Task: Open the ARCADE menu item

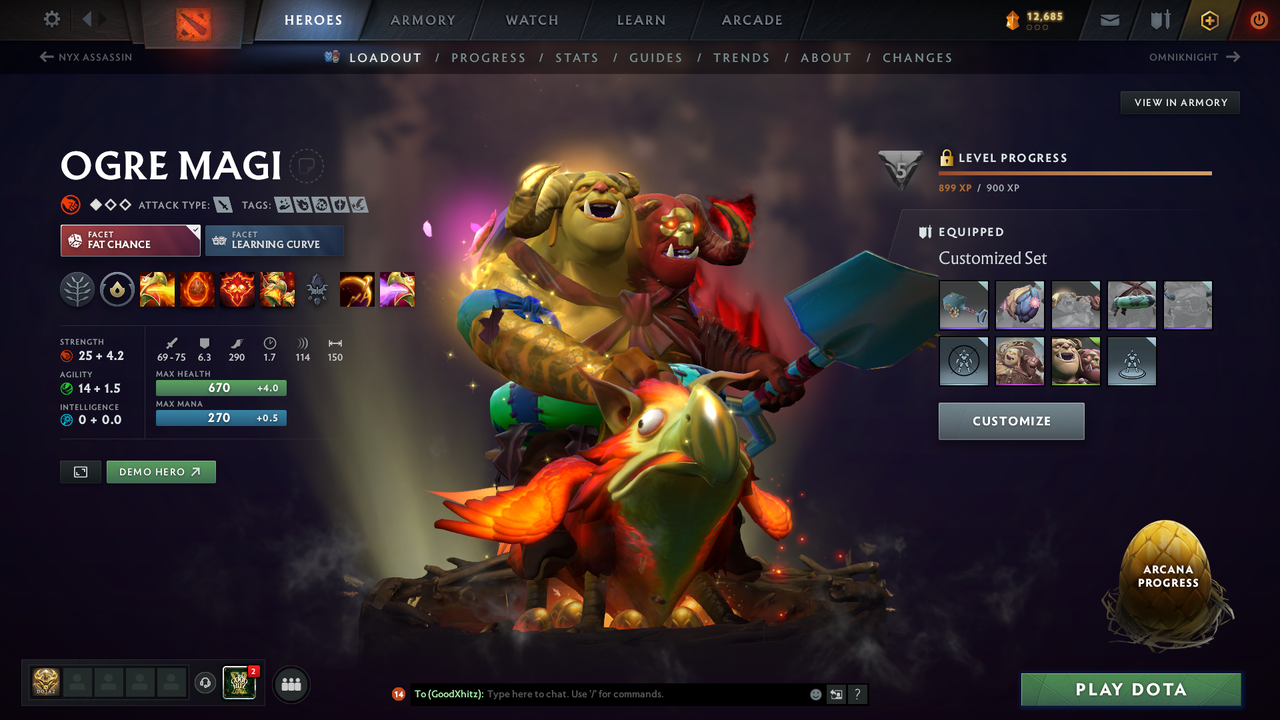Action: [x=751, y=19]
